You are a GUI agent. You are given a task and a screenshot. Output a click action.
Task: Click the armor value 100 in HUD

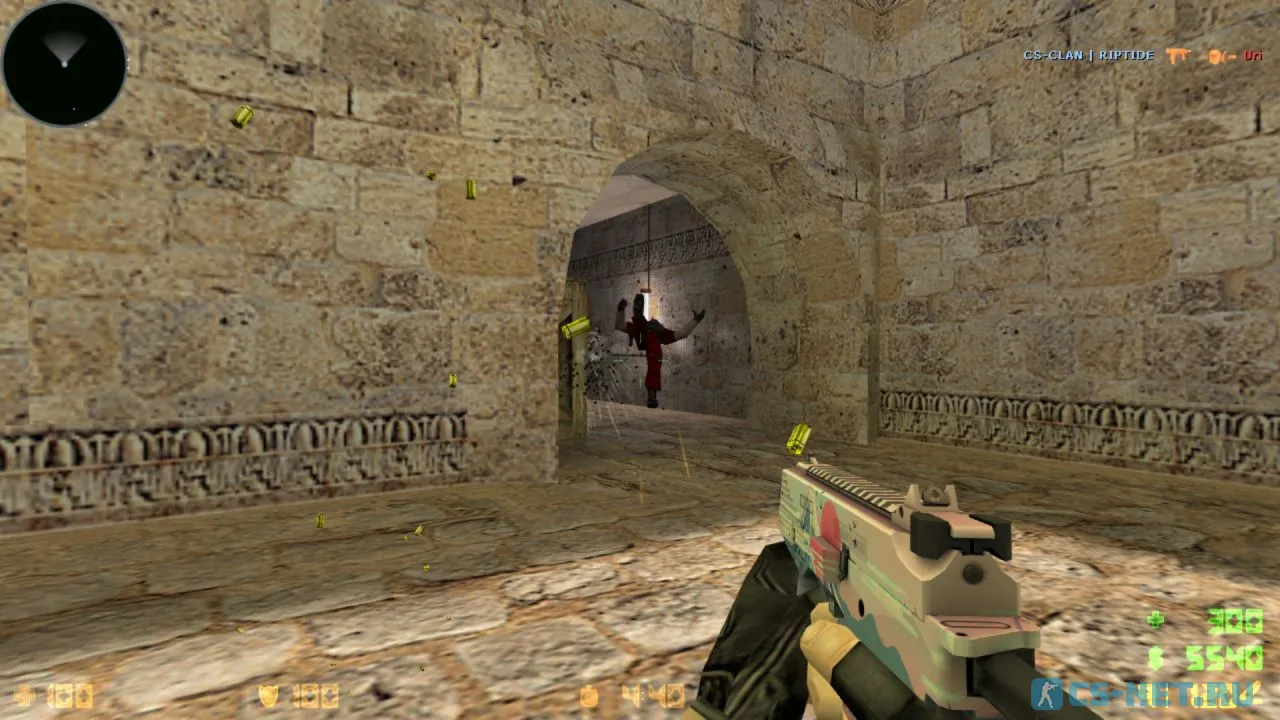[x=317, y=694]
